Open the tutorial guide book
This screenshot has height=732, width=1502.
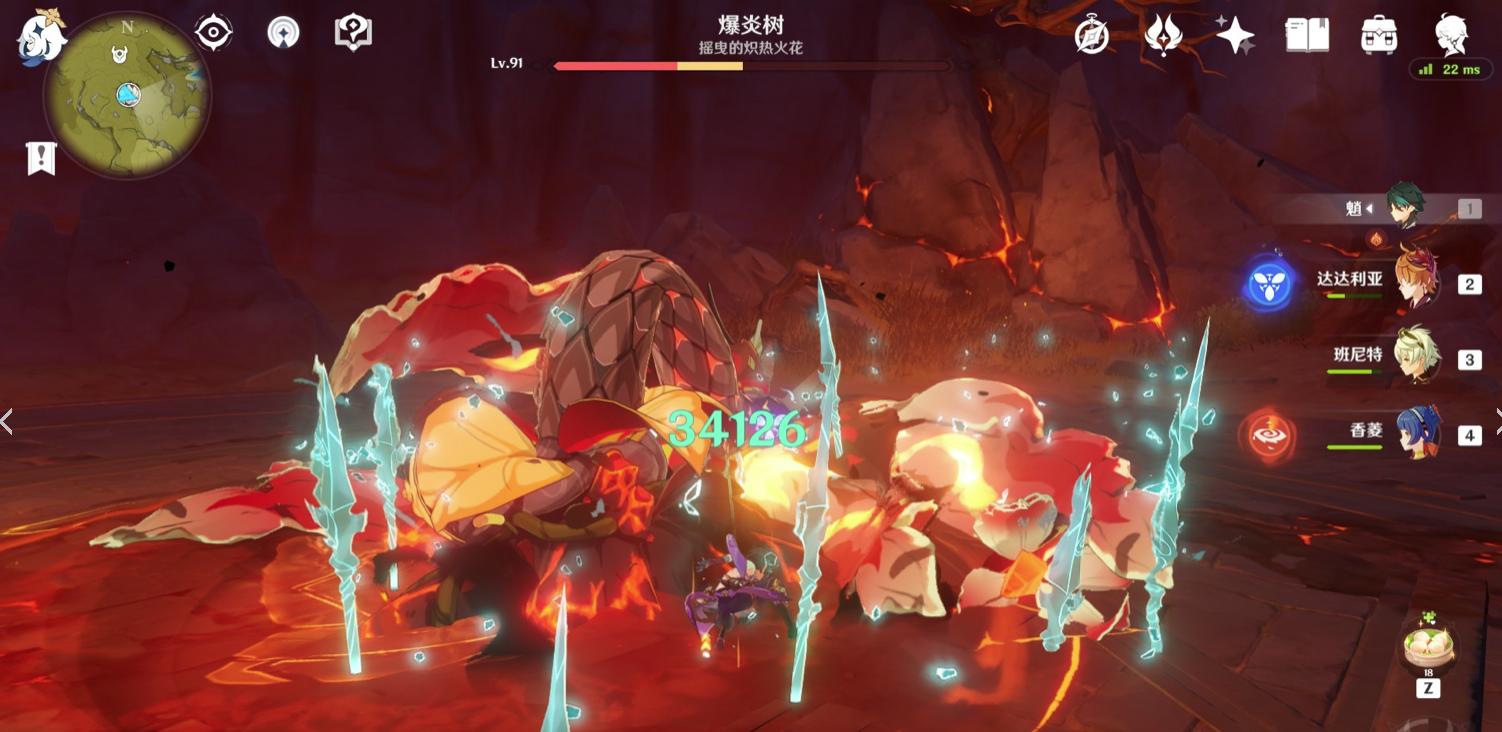coord(352,31)
